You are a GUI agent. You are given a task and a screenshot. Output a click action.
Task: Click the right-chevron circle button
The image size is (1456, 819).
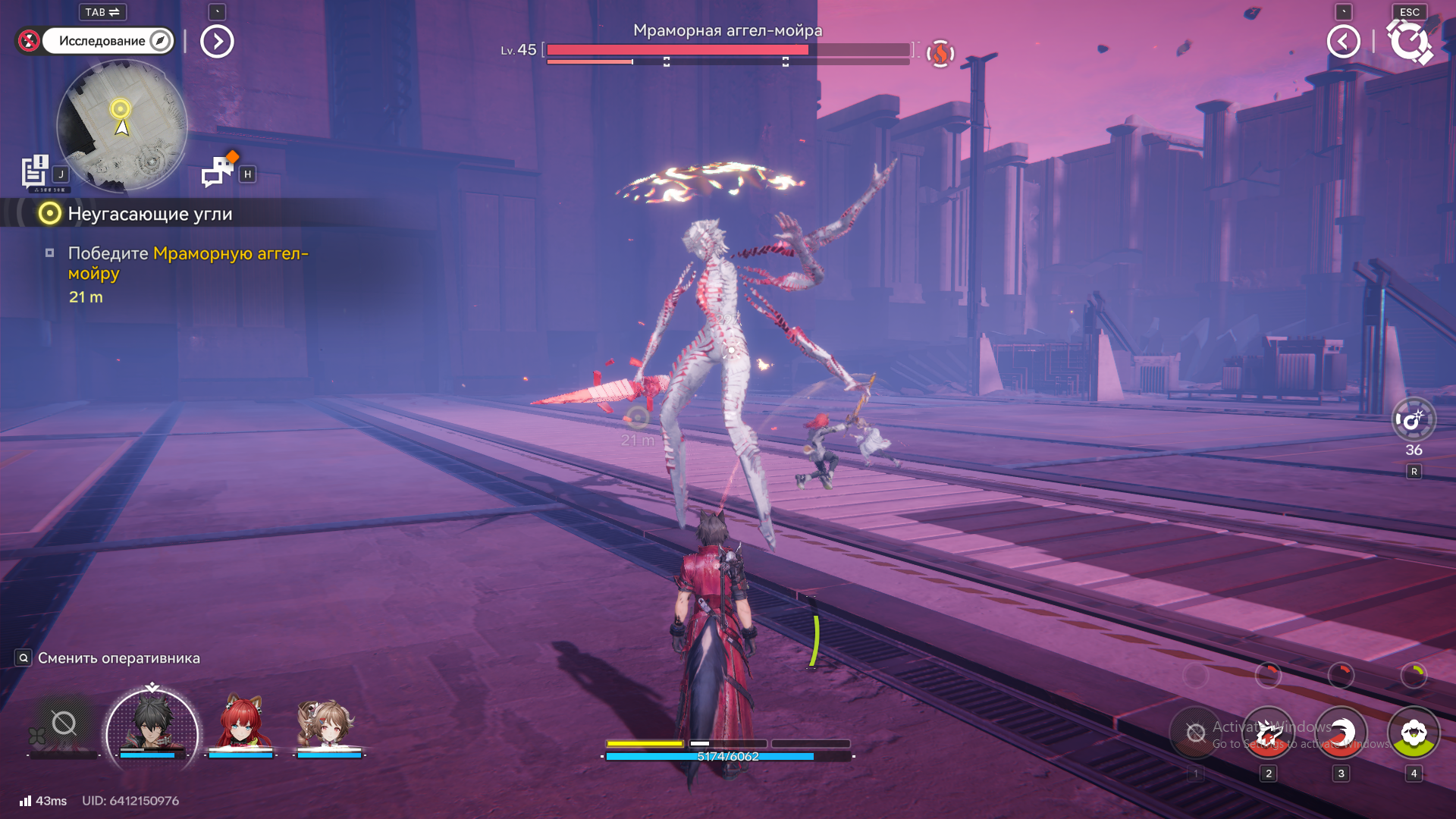click(217, 41)
